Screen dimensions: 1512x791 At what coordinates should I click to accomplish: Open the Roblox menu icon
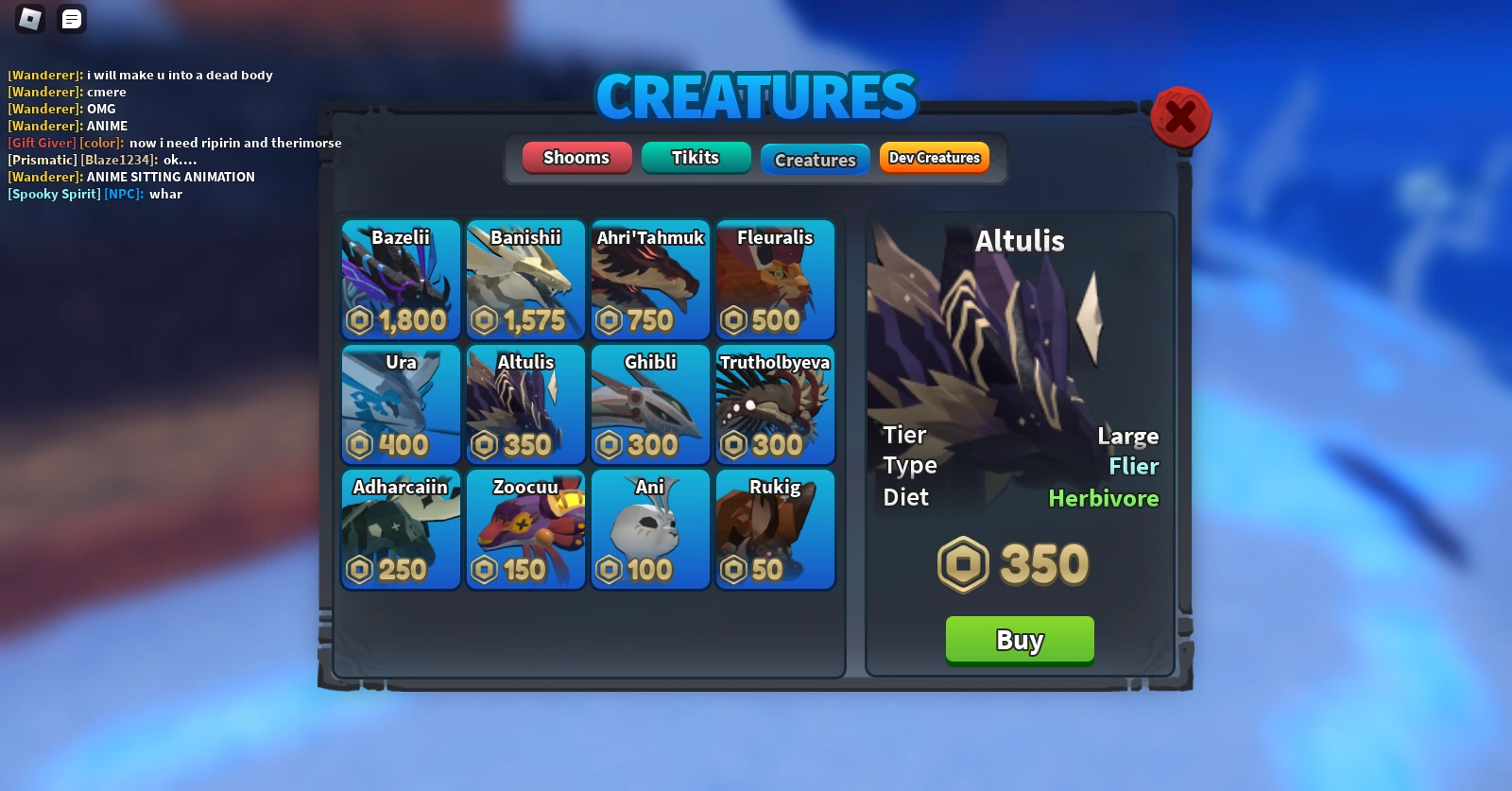28,19
